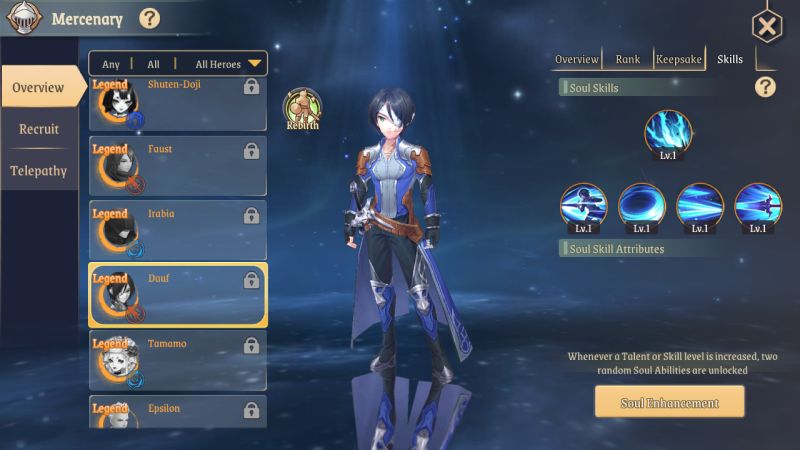Pick the Dauf hero row
Screen dimensions: 800x450
(178, 295)
